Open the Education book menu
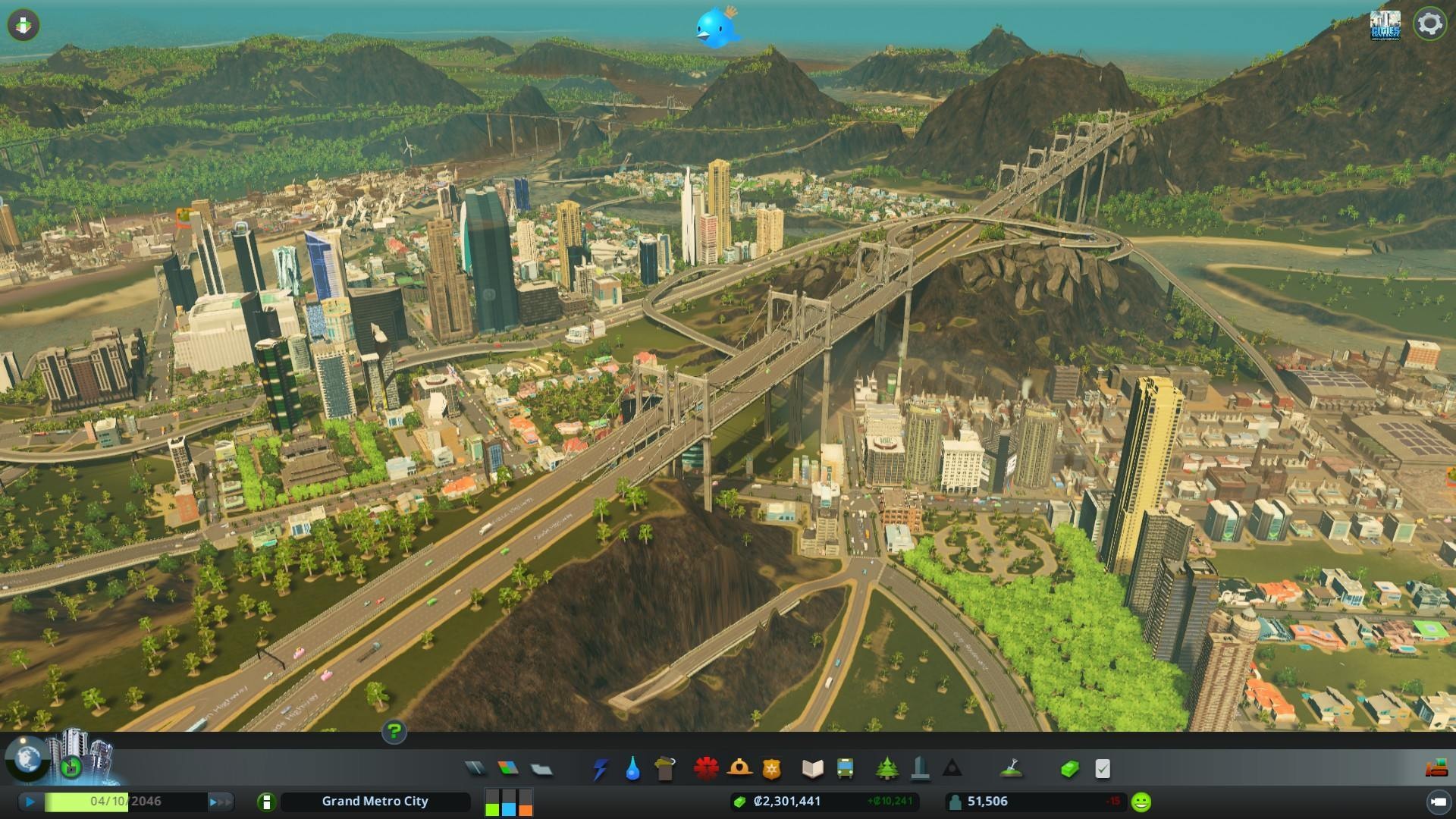 tap(812, 769)
